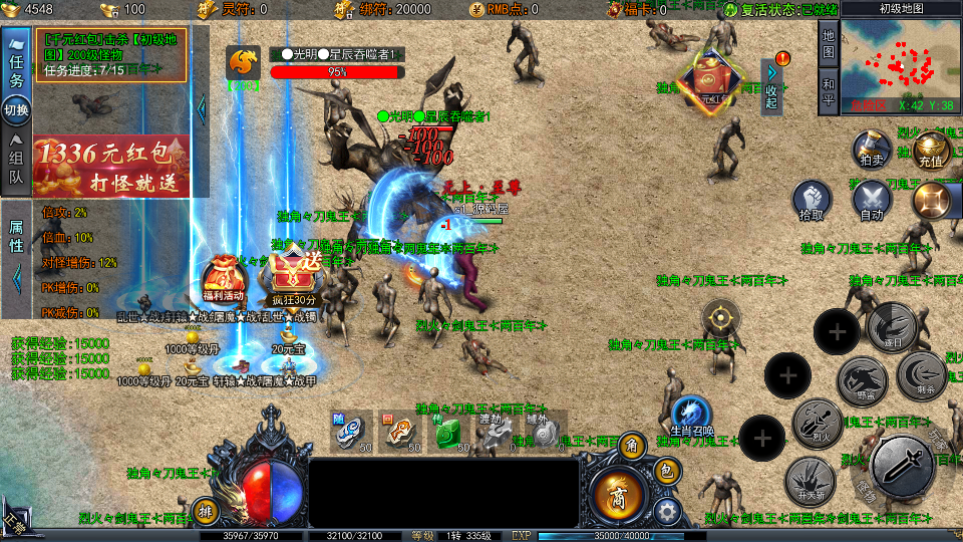Open the 地图 map button

[x=828, y=42]
